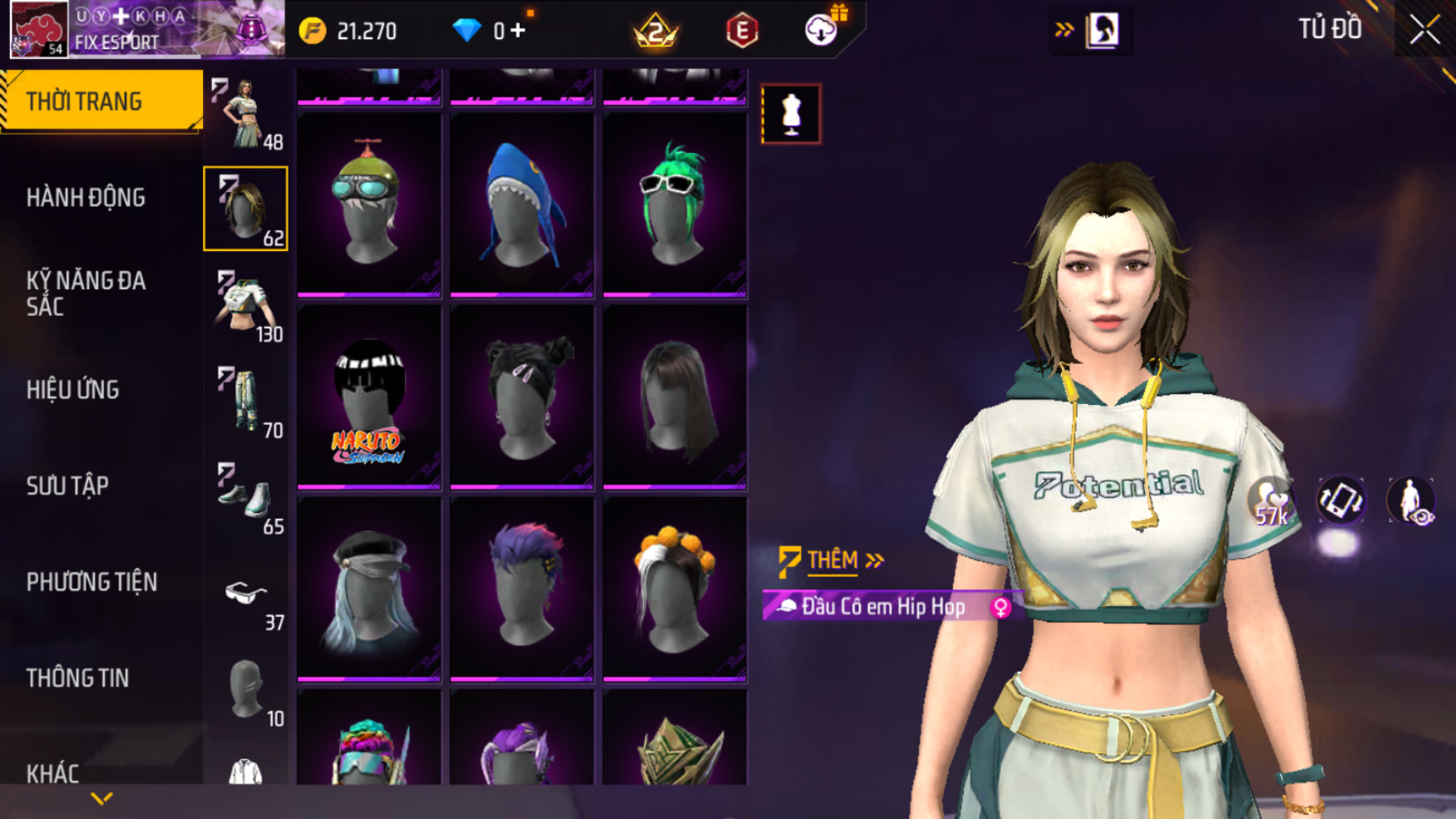Choose the shark hood headwear
Screen dimensions: 1456x819
(521, 205)
